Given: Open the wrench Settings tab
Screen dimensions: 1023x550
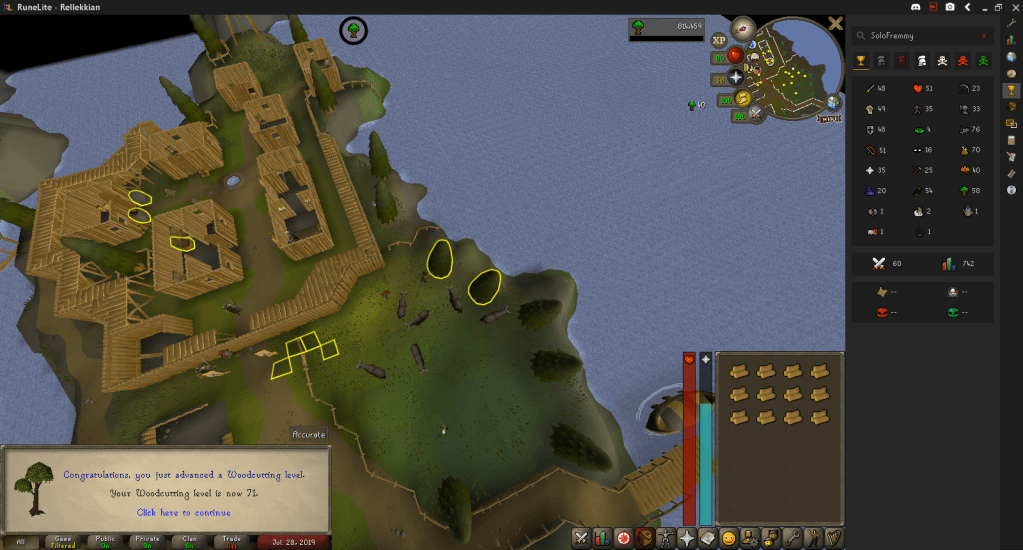Looking at the screenshot, I should [792, 538].
